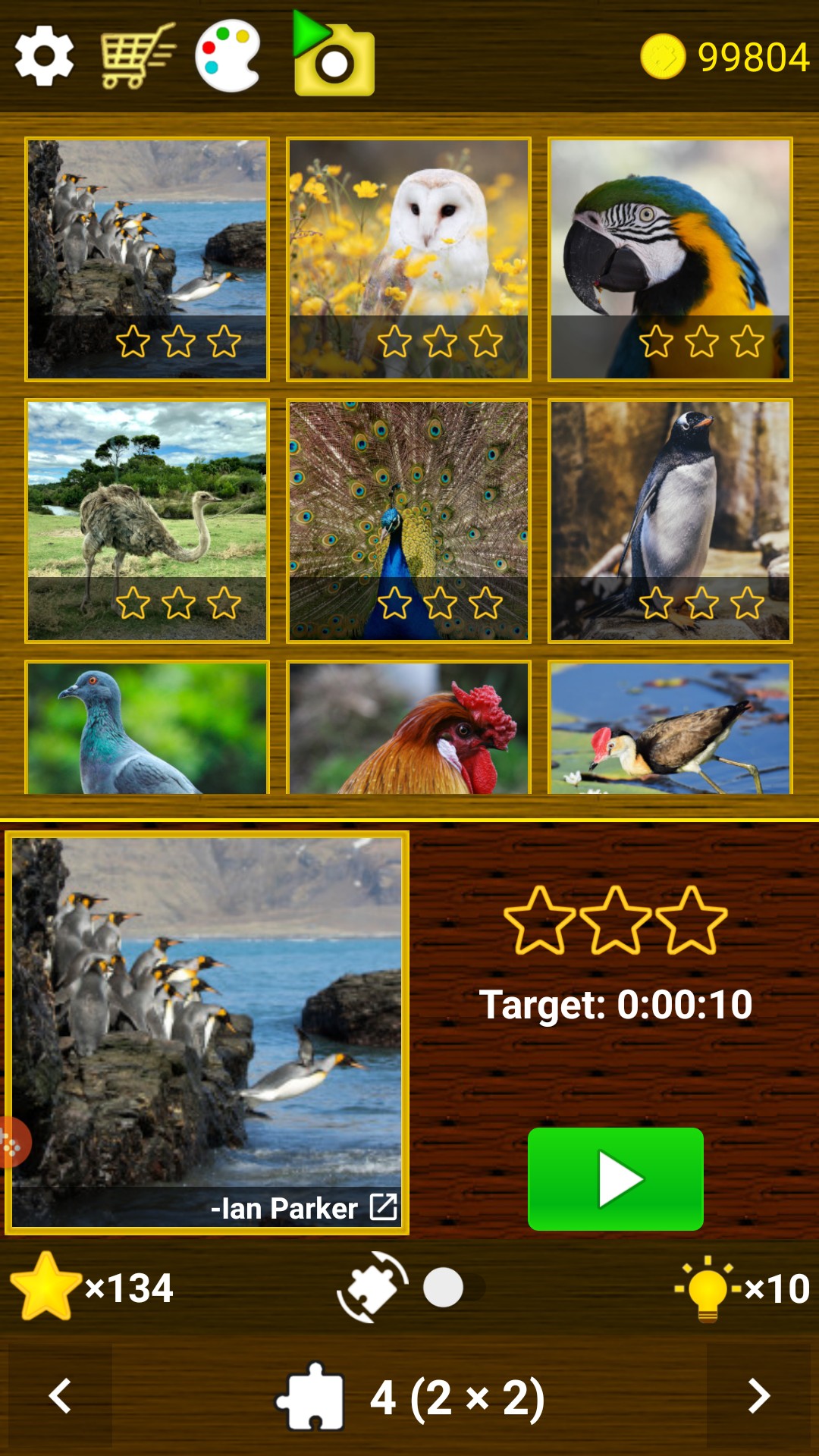Start the puzzle with the green play button
Screen dimensions: 819x1456
[615, 1178]
